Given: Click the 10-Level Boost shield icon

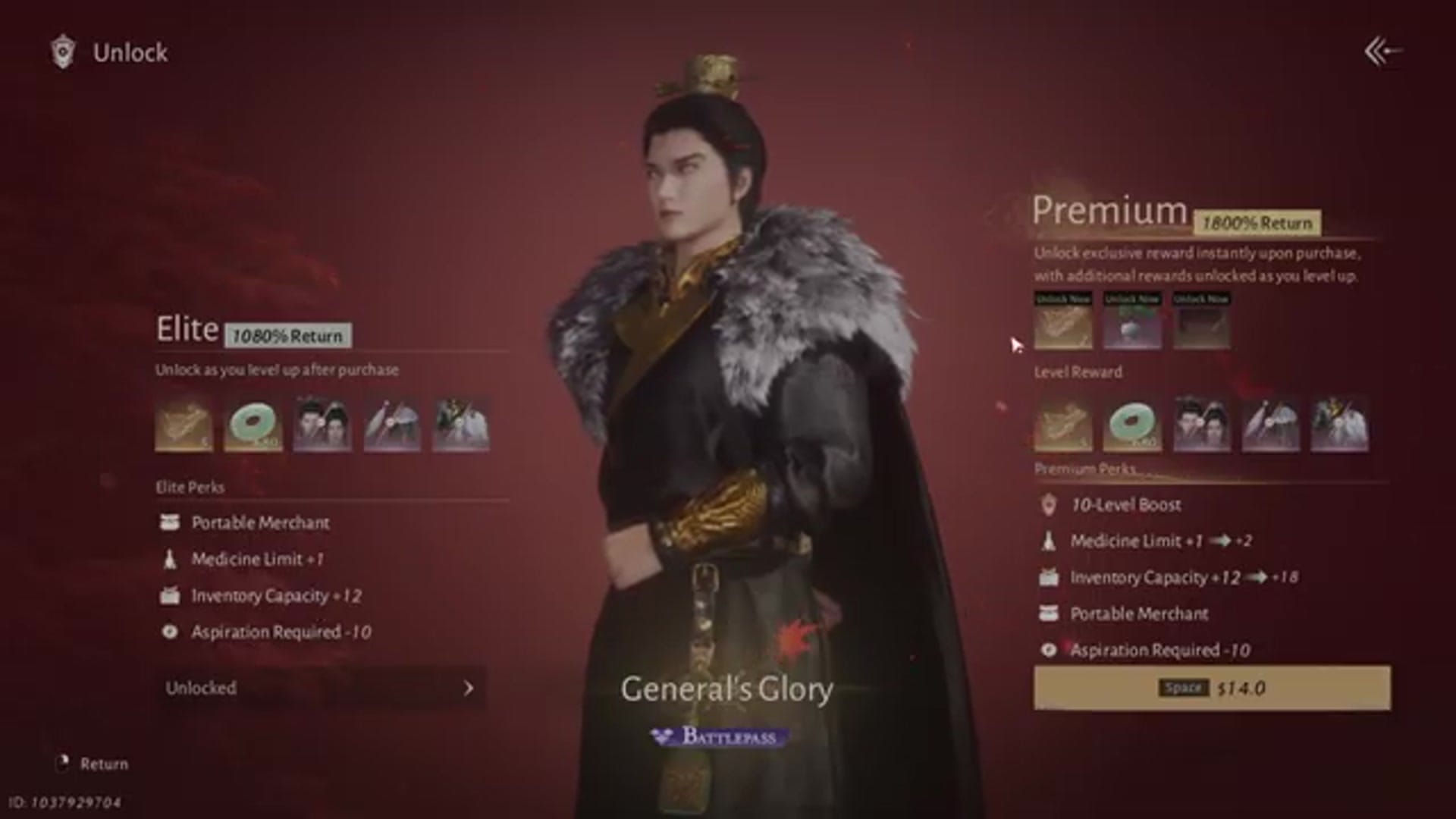Looking at the screenshot, I should pos(1047,505).
